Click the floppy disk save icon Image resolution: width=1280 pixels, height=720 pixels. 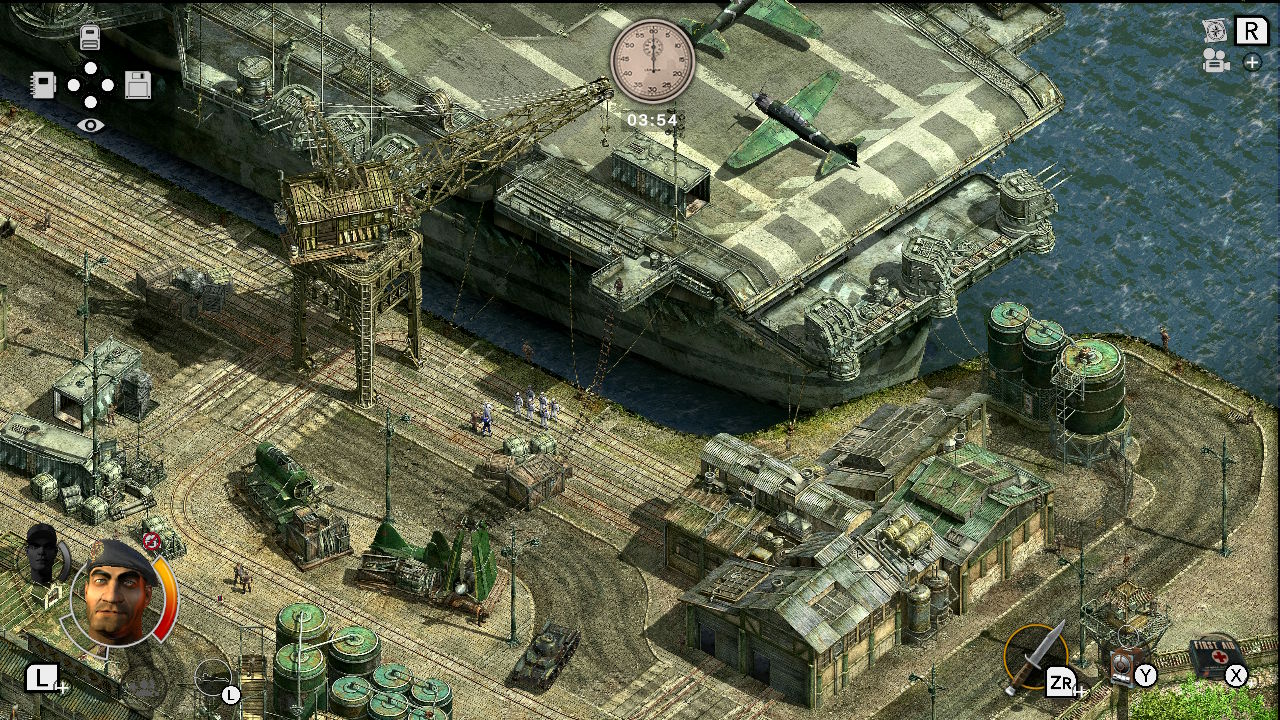click(x=138, y=85)
